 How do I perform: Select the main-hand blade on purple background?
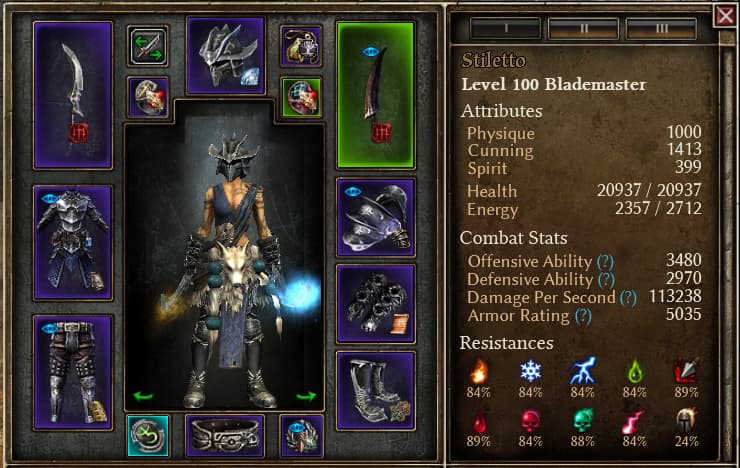(x=73, y=95)
